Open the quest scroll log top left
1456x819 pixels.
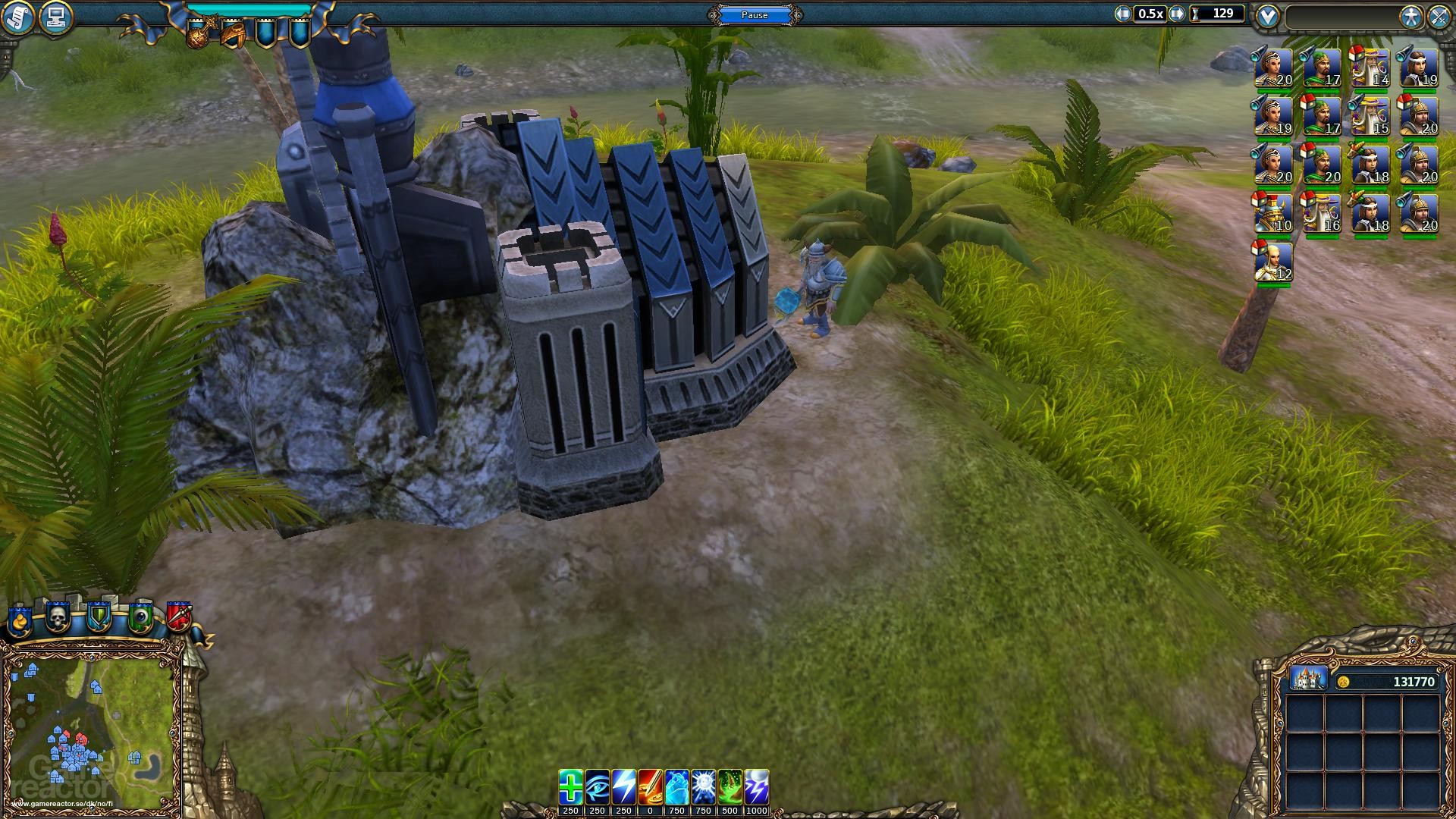click(x=18, y=15)
